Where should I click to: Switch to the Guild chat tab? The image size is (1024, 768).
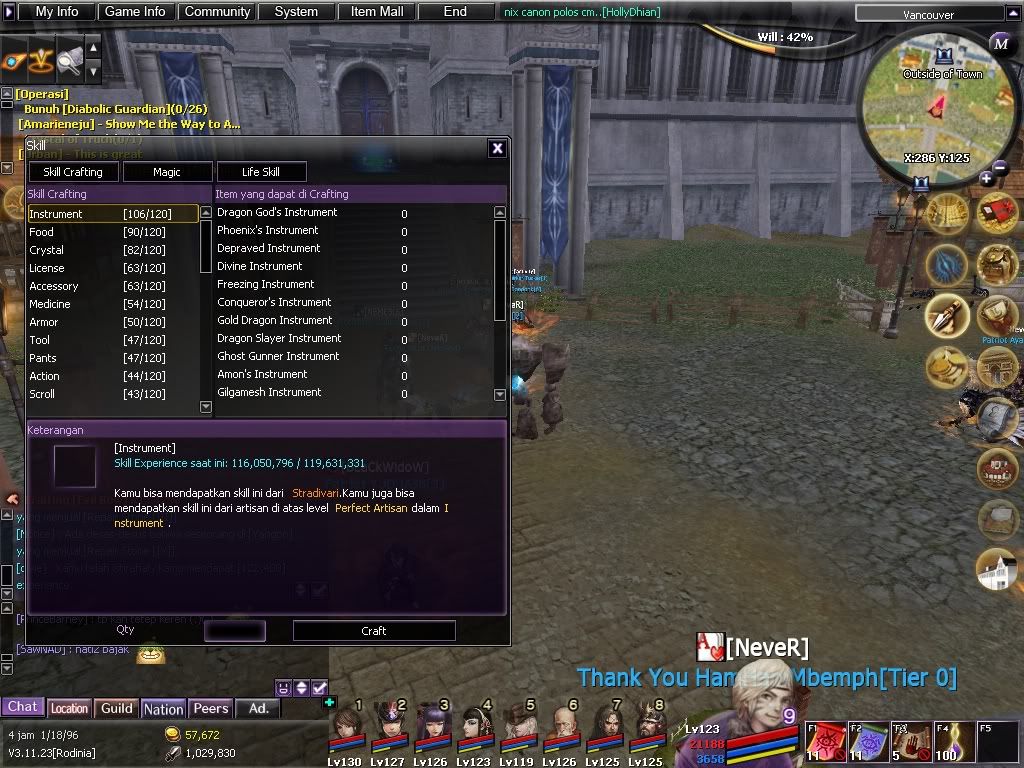(117, 708)
